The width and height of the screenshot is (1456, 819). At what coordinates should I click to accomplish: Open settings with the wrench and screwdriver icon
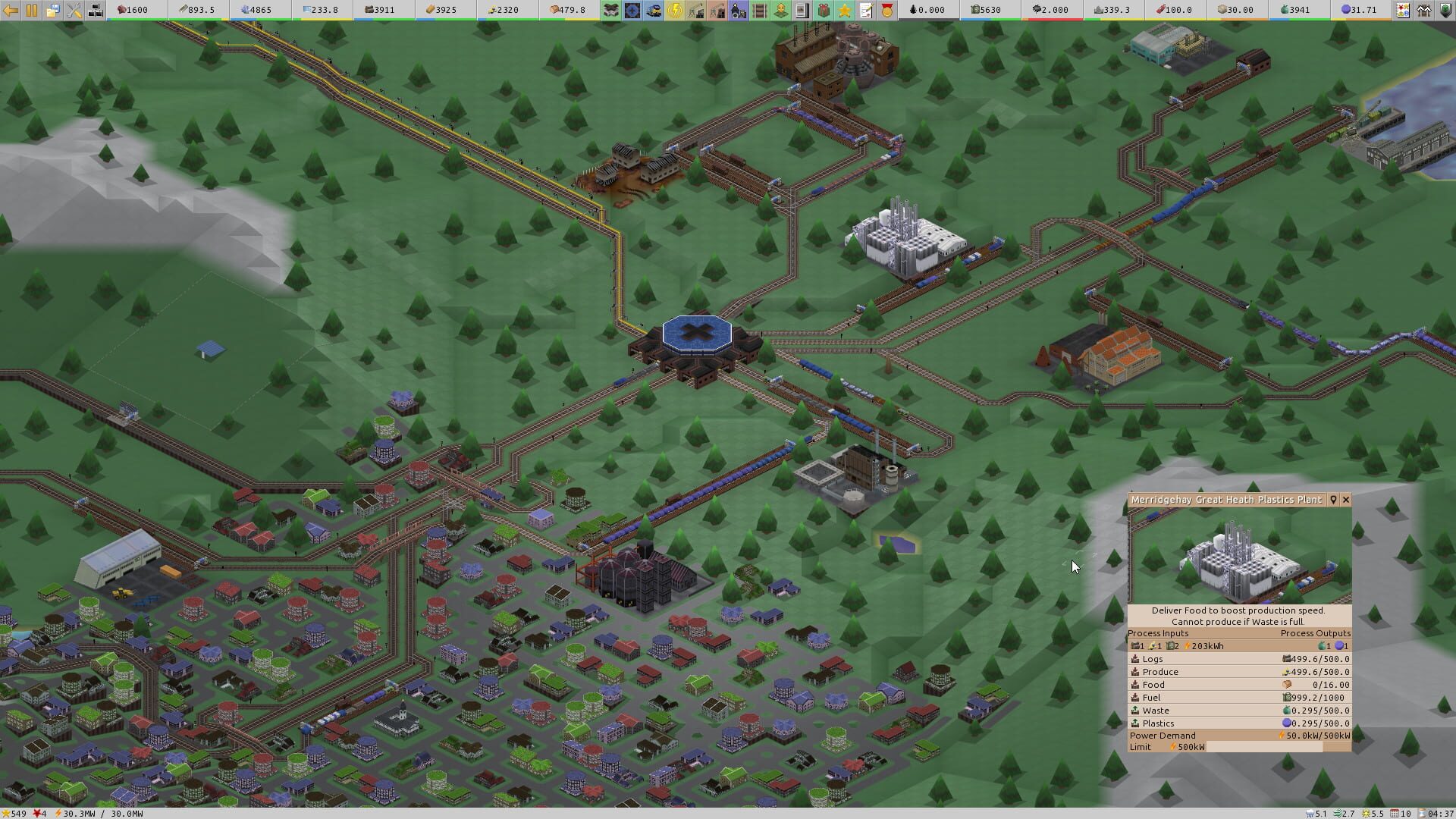(74, 10)
